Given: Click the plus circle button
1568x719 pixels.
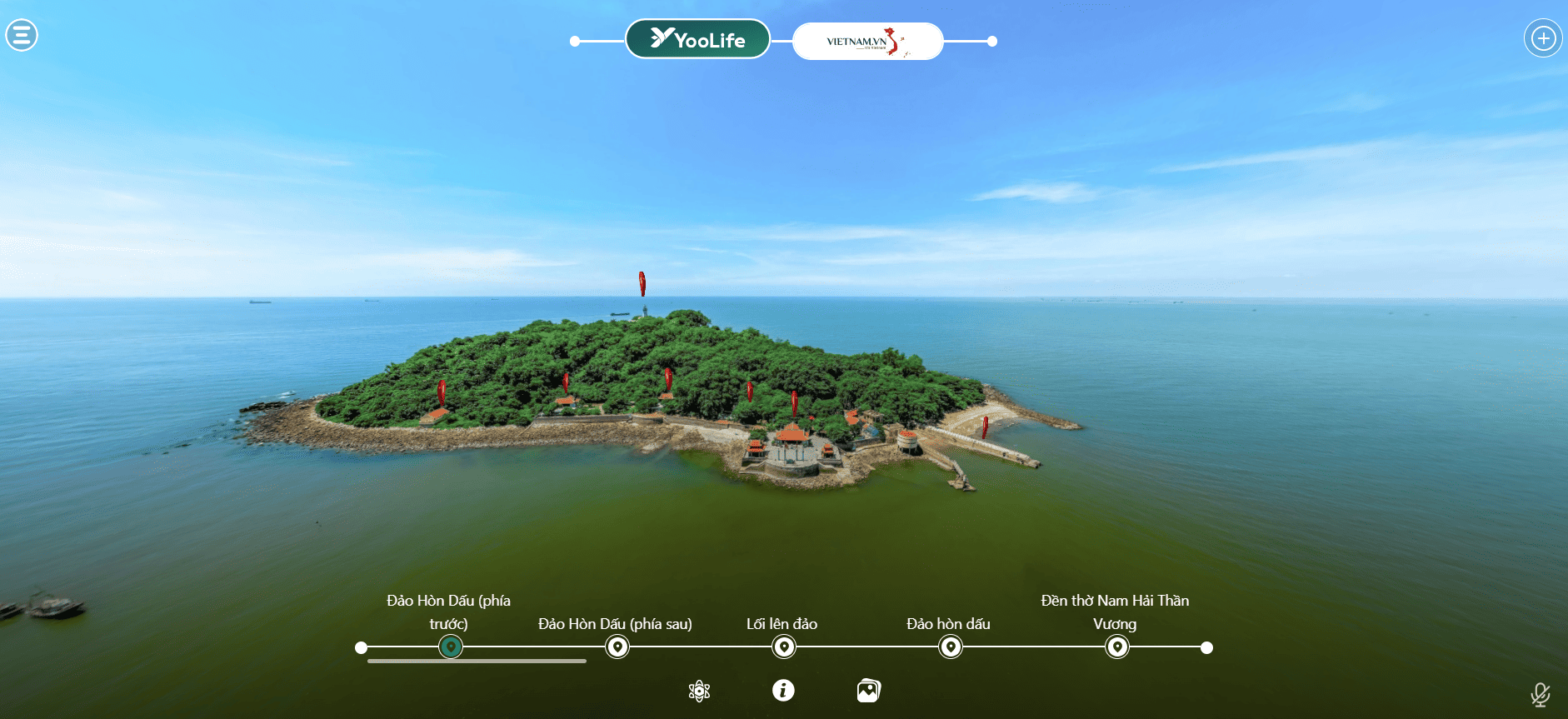Looking at the screenshot, I should 1543,38.
